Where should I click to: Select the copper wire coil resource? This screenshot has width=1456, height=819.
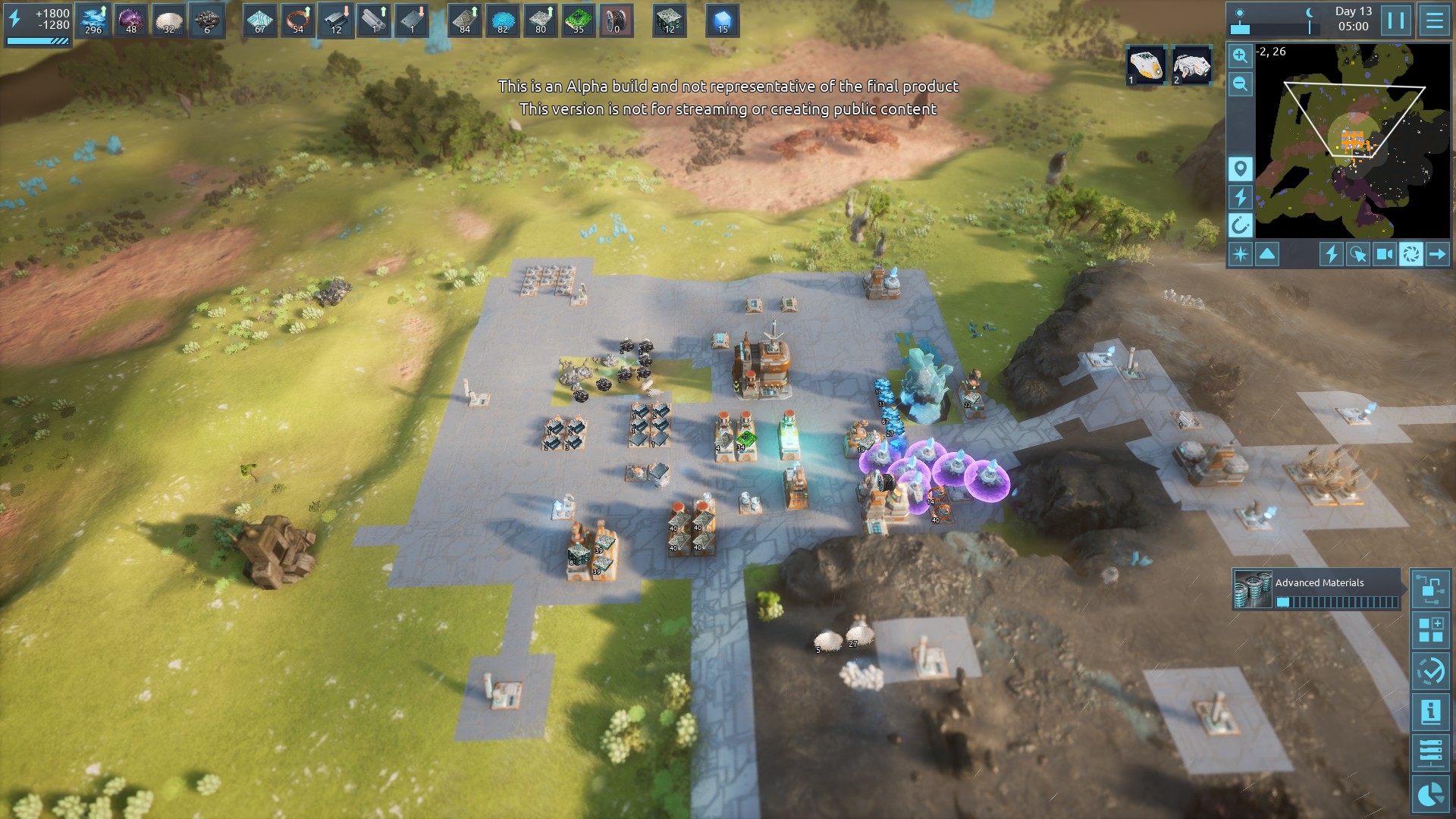(298, 20)
